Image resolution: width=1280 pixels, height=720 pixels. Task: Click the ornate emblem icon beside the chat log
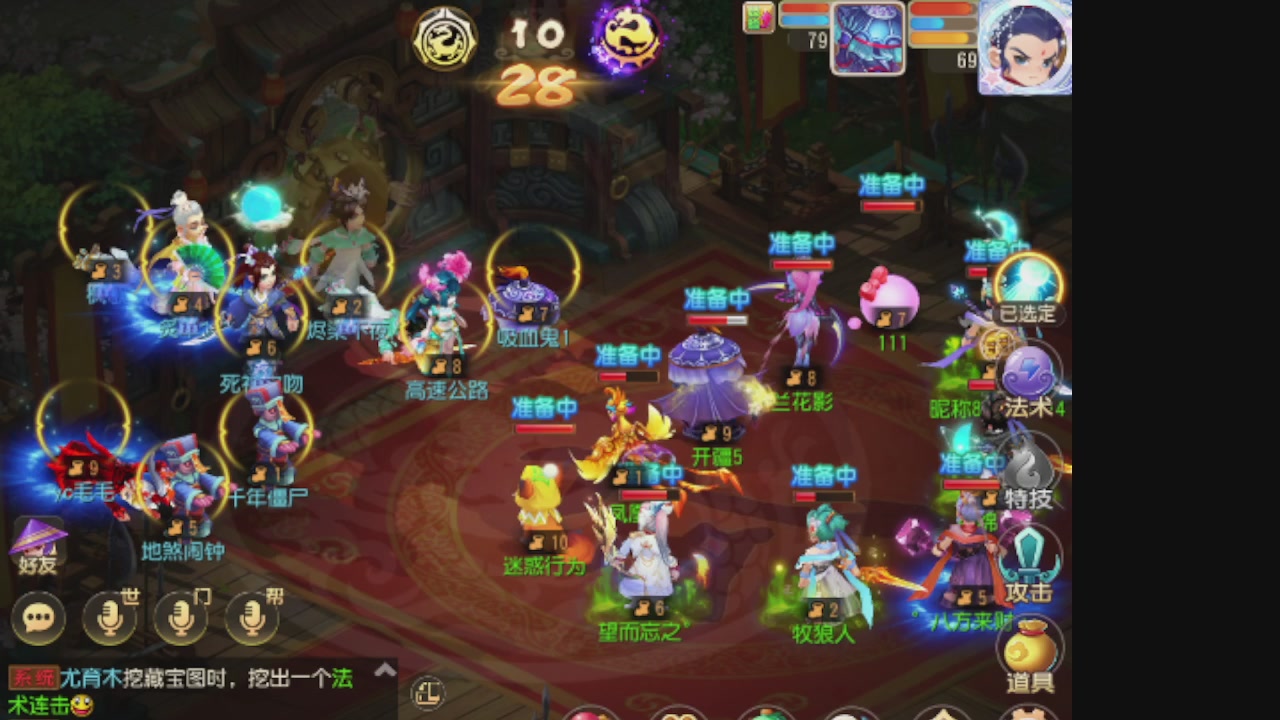tap(428, 694)
